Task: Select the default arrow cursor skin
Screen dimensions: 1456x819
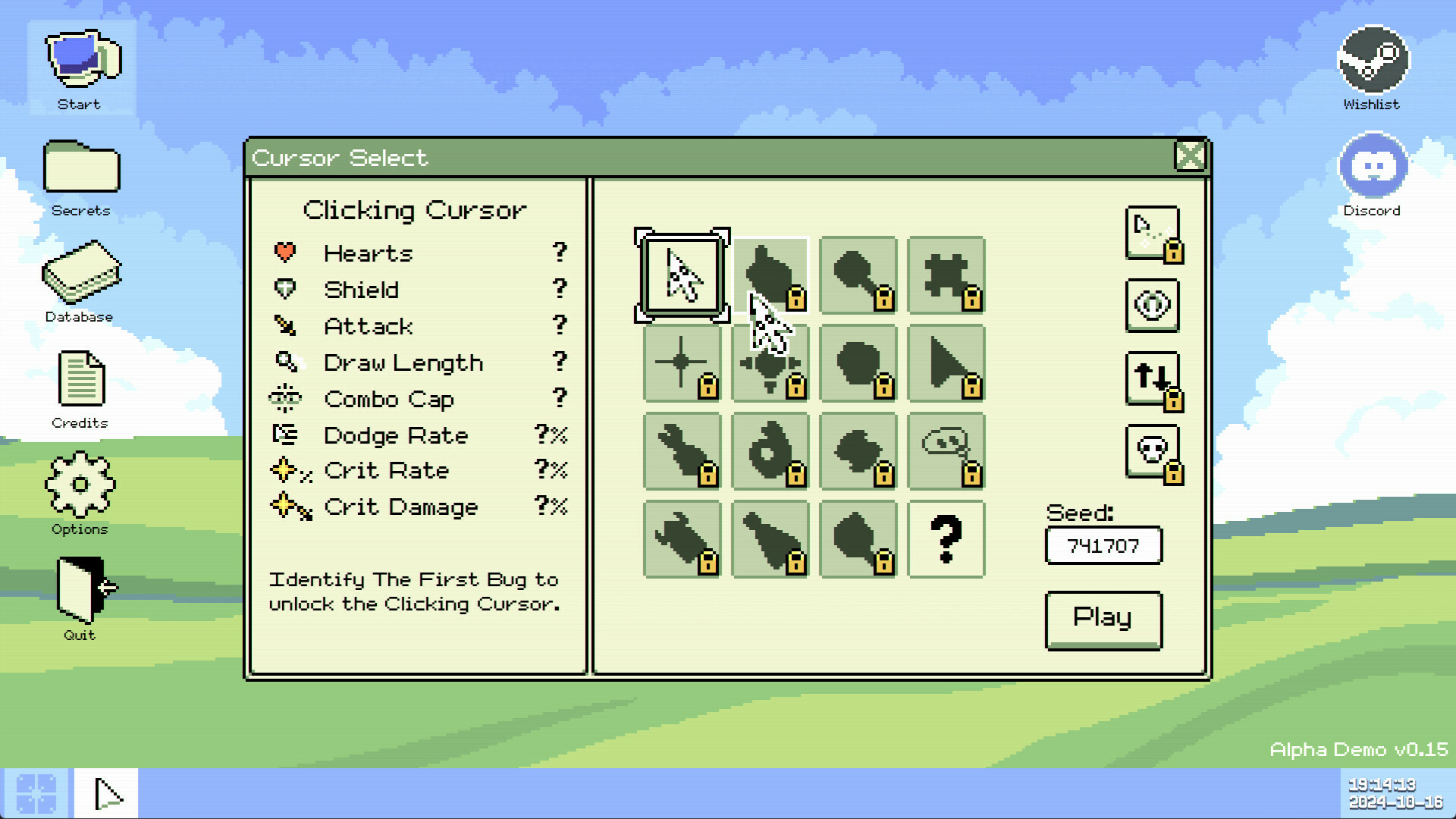Action: (681, 275)
